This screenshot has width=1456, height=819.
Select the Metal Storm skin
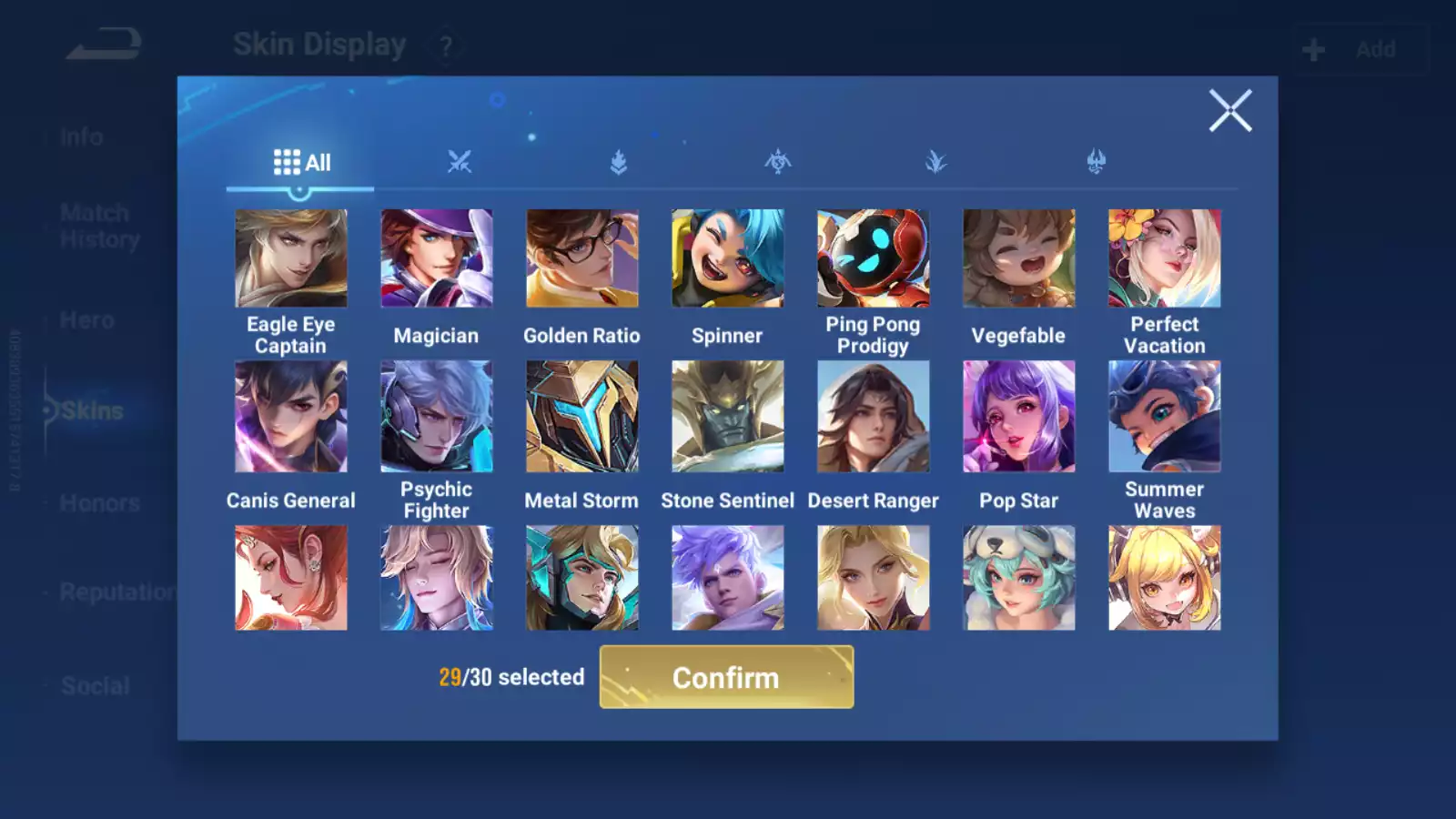tap(582, 417)
